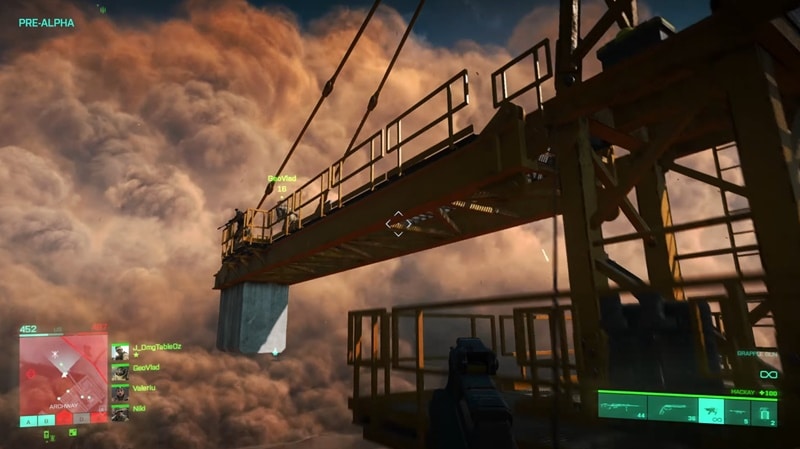
Task: Pick the rightmost equipment slot showing 2
Action: [x=765, y=407]
